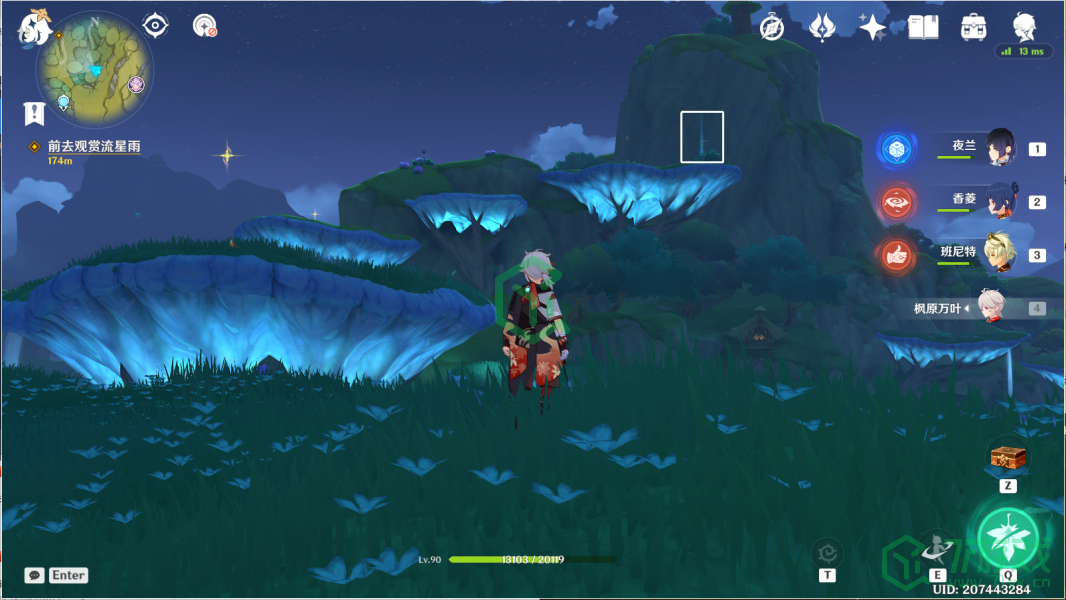Viewport: 1066px width, 600px height.
Task: Open the chat box
Action: click(56, 575)
